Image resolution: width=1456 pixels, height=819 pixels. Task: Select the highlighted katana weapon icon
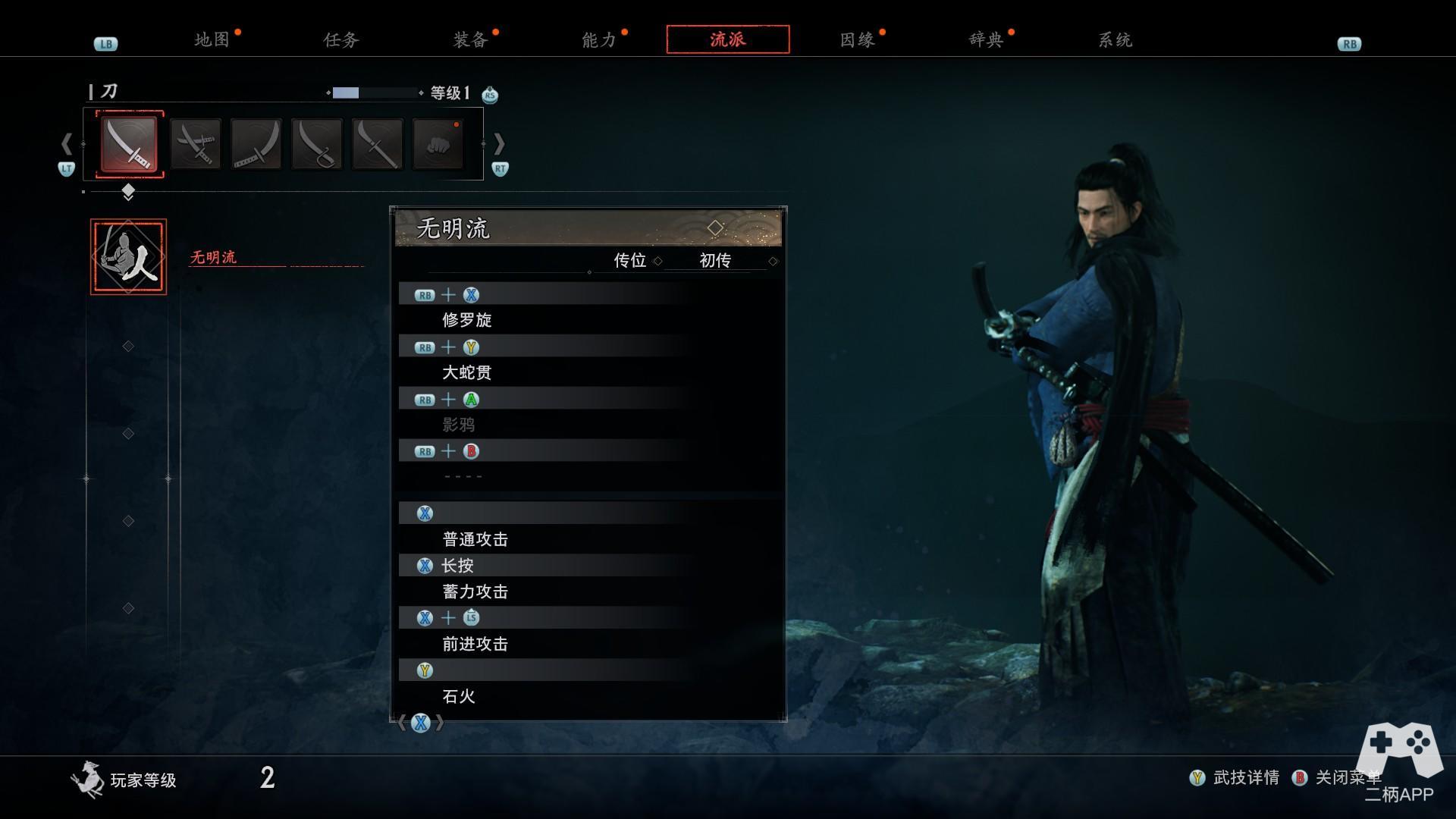click(x=130, y=144)
